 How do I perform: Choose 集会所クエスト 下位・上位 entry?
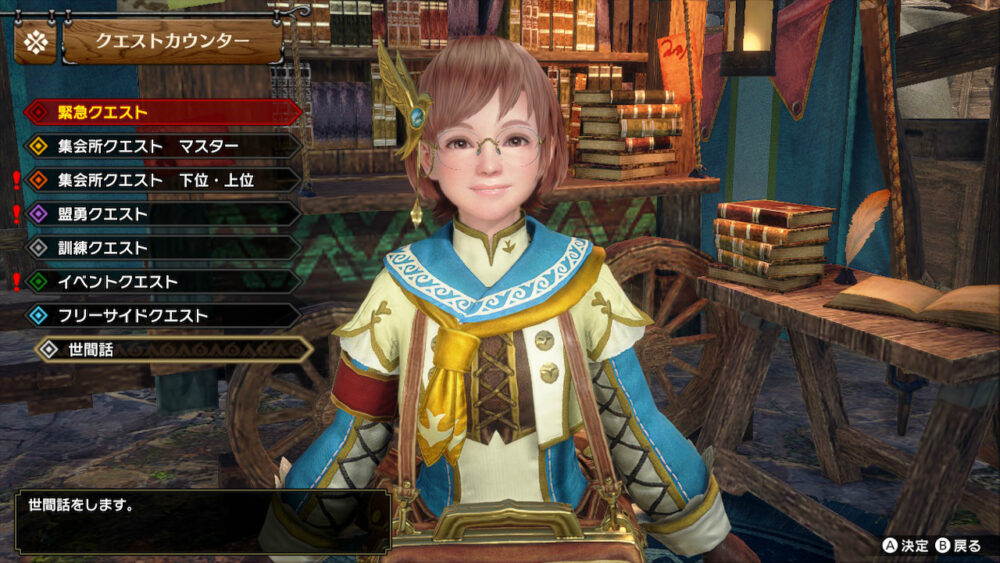[160, 180]
